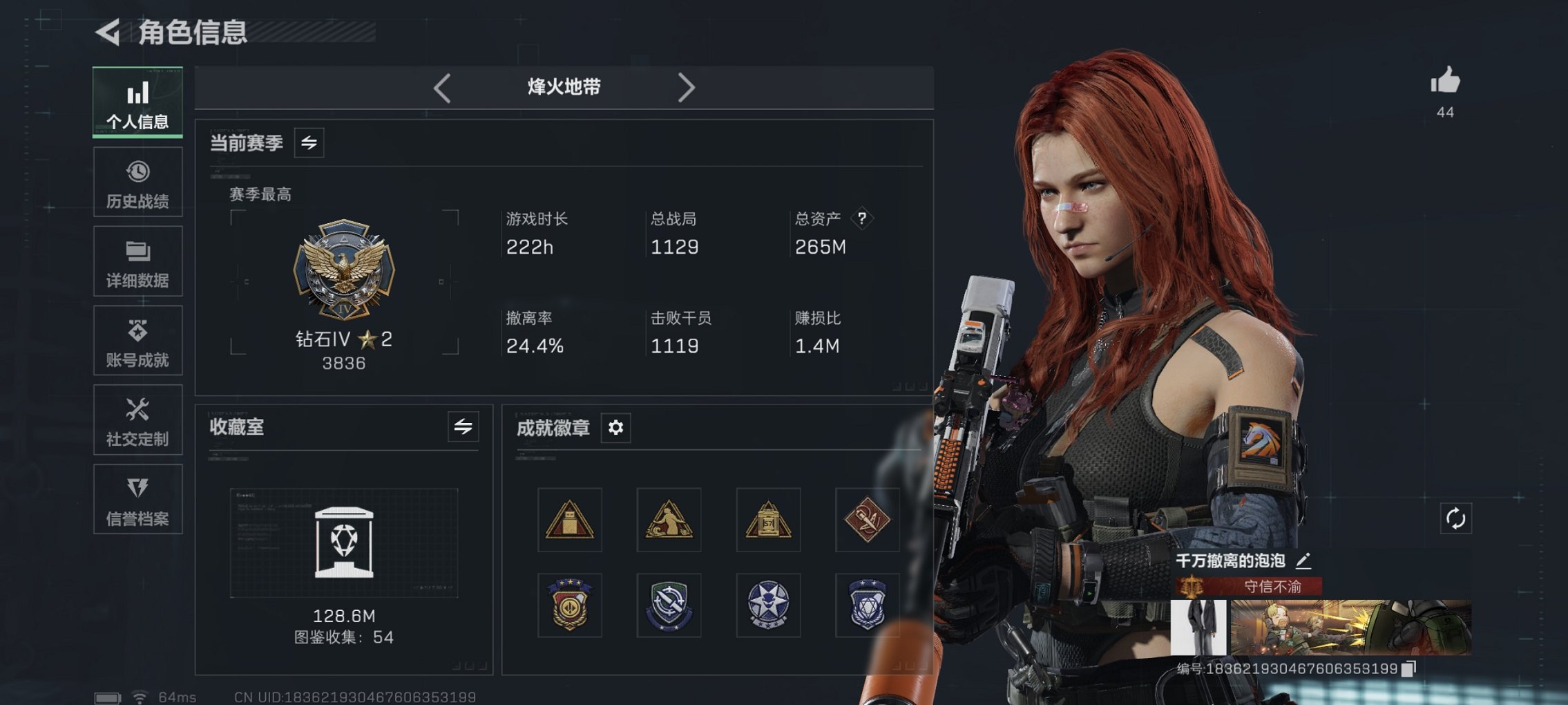Open 账号成就 from the left sidebar
Screen dimensions: 1568x705
pyautogui.click(x=137, y=340)
